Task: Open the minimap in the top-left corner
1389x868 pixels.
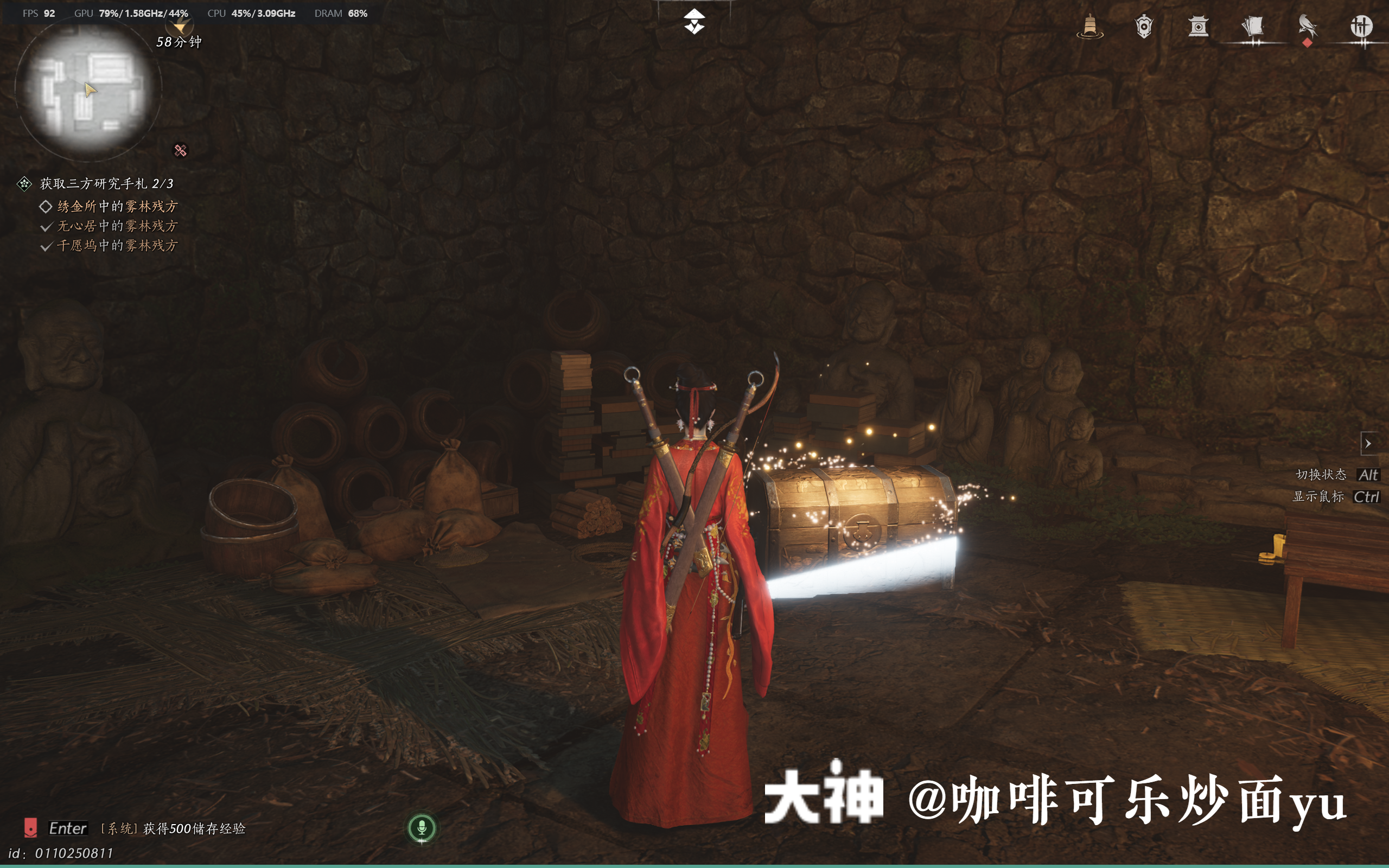Action: [x=90, y=87]
